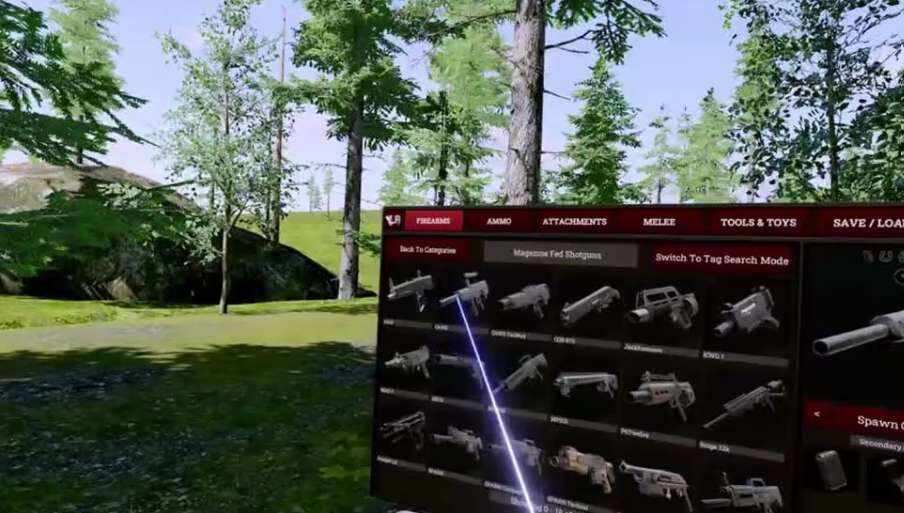Open the Ammo tab
904x513 pixels.
[498, 221]
